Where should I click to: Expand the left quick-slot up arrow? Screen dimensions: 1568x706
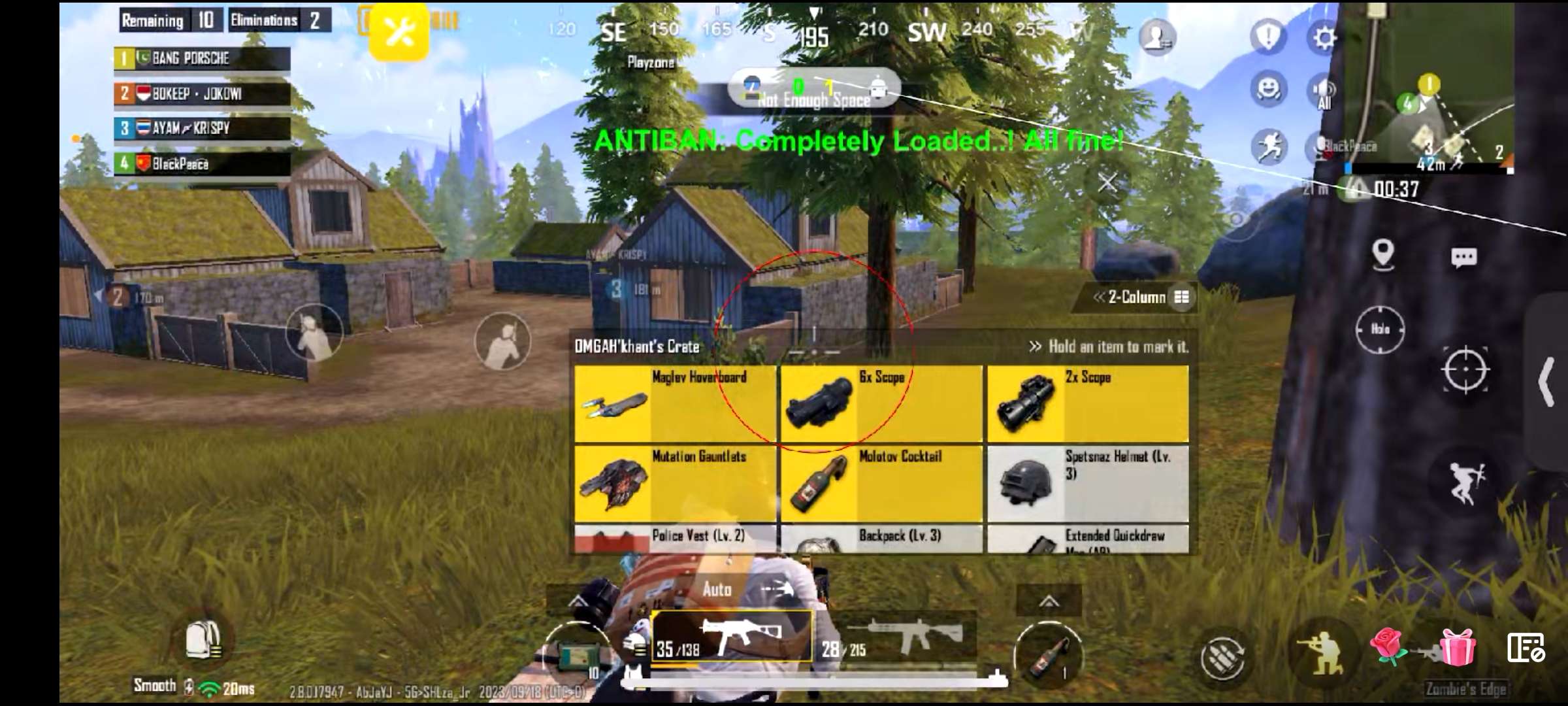tap(578, 599)
